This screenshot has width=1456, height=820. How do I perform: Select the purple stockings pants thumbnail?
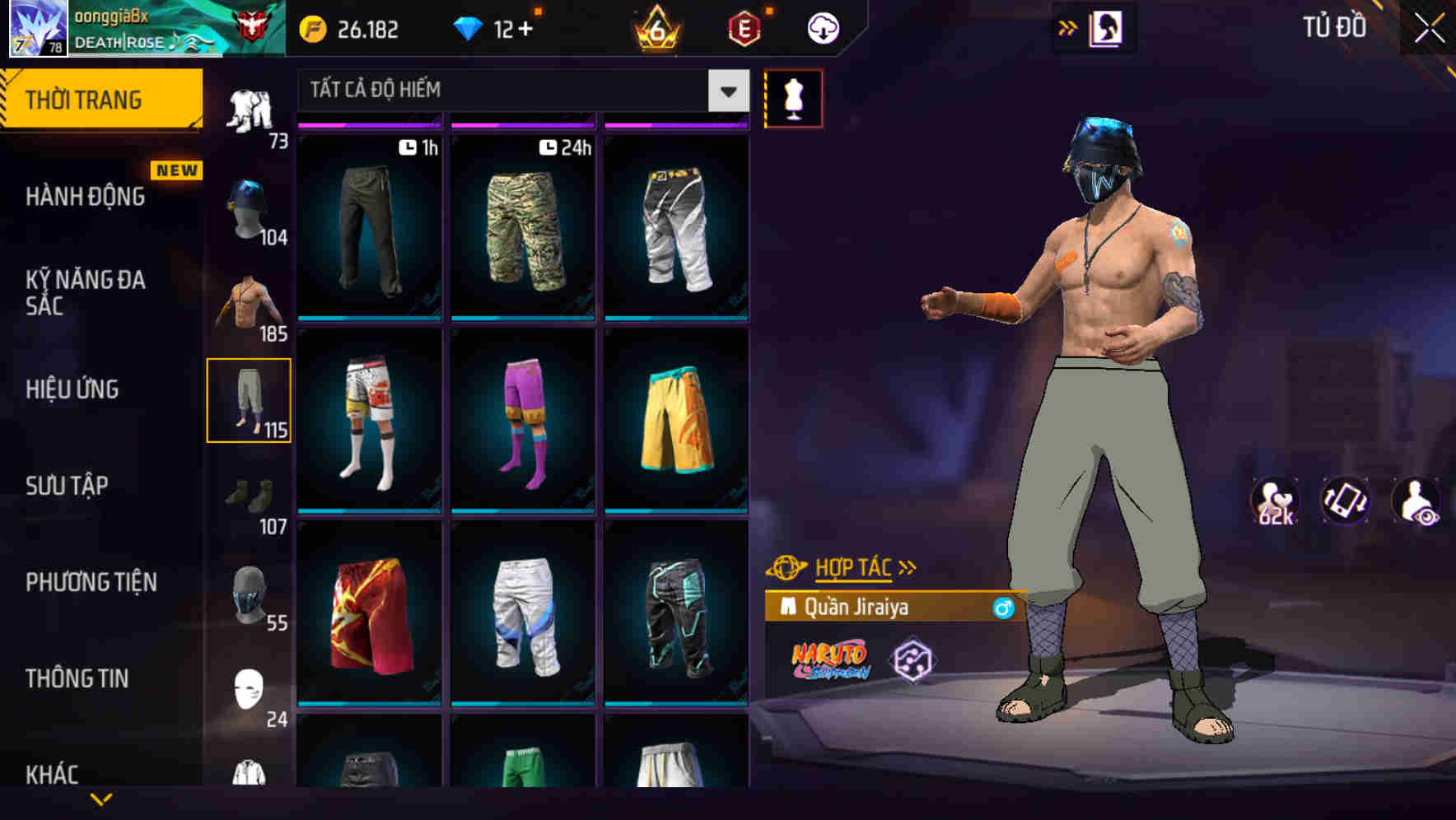(522, 420)
